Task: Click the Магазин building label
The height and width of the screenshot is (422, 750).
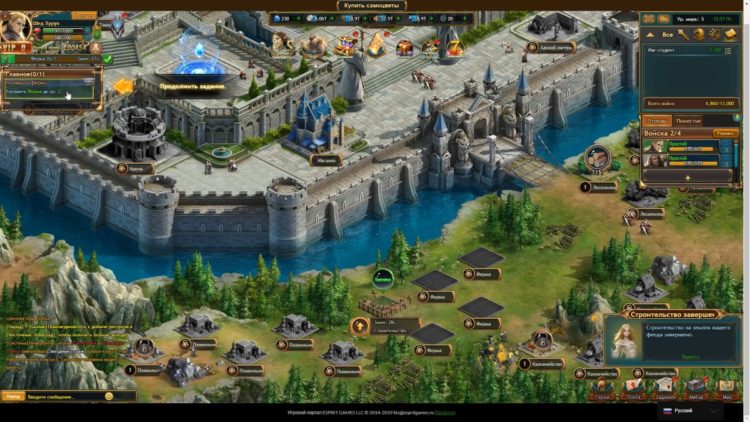Action: (x=328, y=157)
